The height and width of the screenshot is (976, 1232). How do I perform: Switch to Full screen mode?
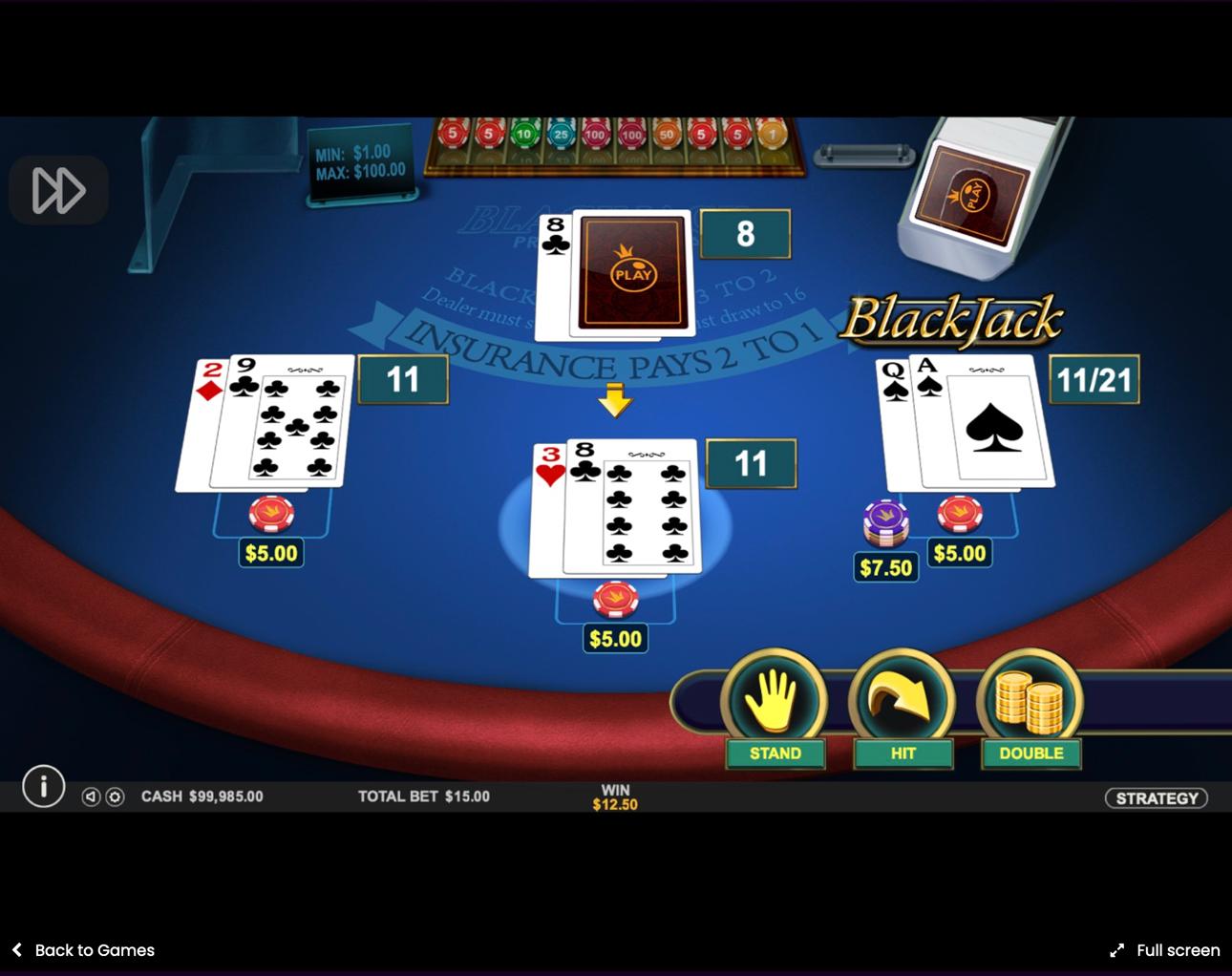1164,950
